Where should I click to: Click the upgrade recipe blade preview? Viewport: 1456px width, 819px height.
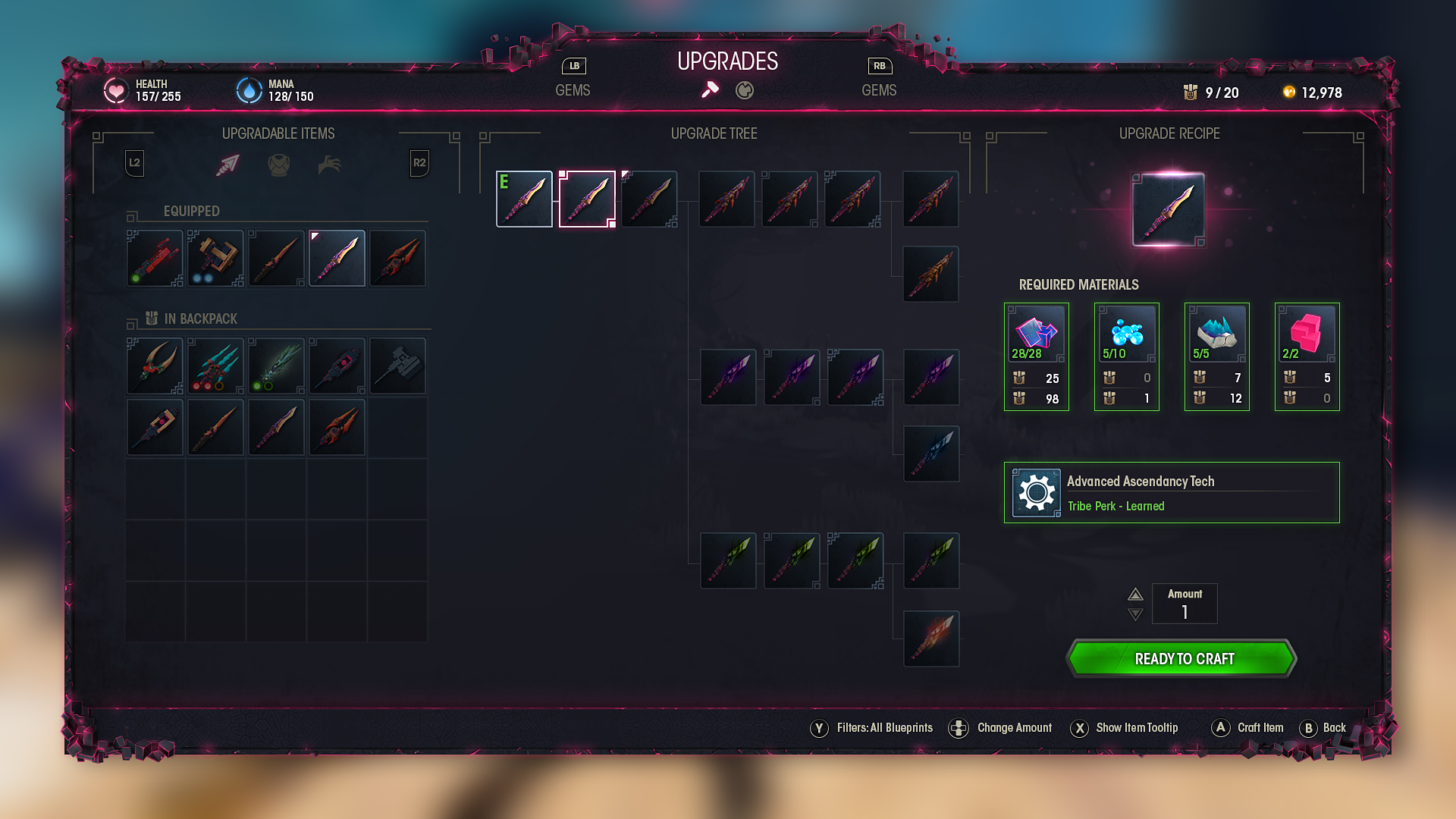coord(1168,210)
